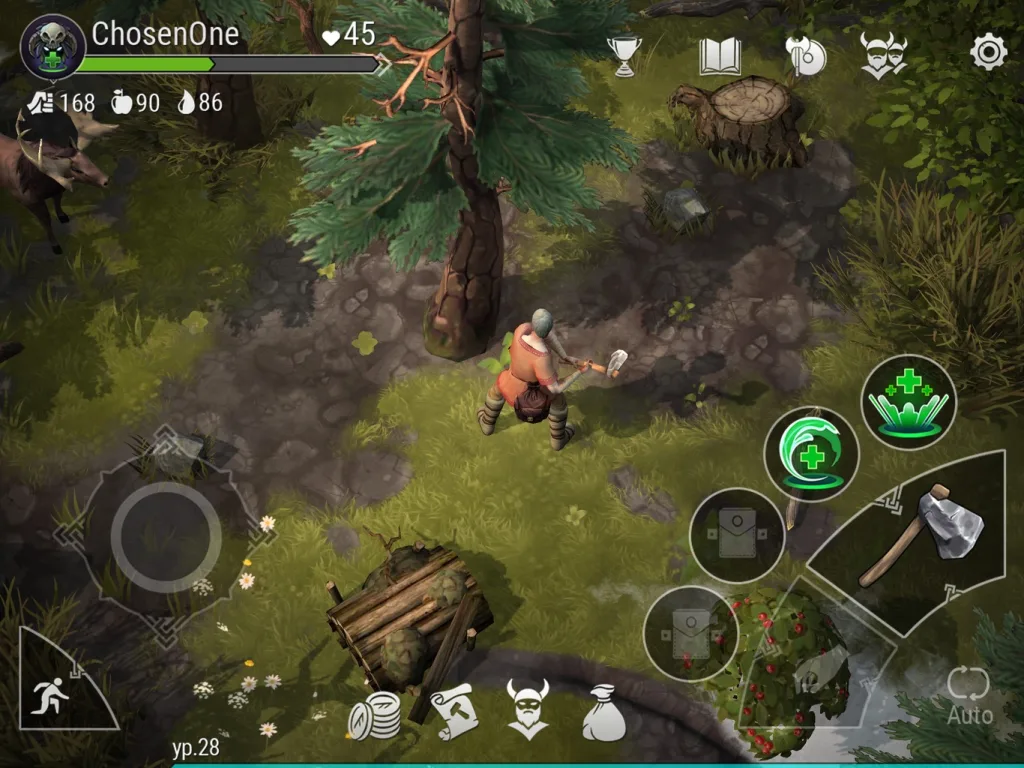Image resolution: width=1024 pixels, height=768 pixels.
Task: Activate the green swirl healing ability
Action: coord(811,453)
